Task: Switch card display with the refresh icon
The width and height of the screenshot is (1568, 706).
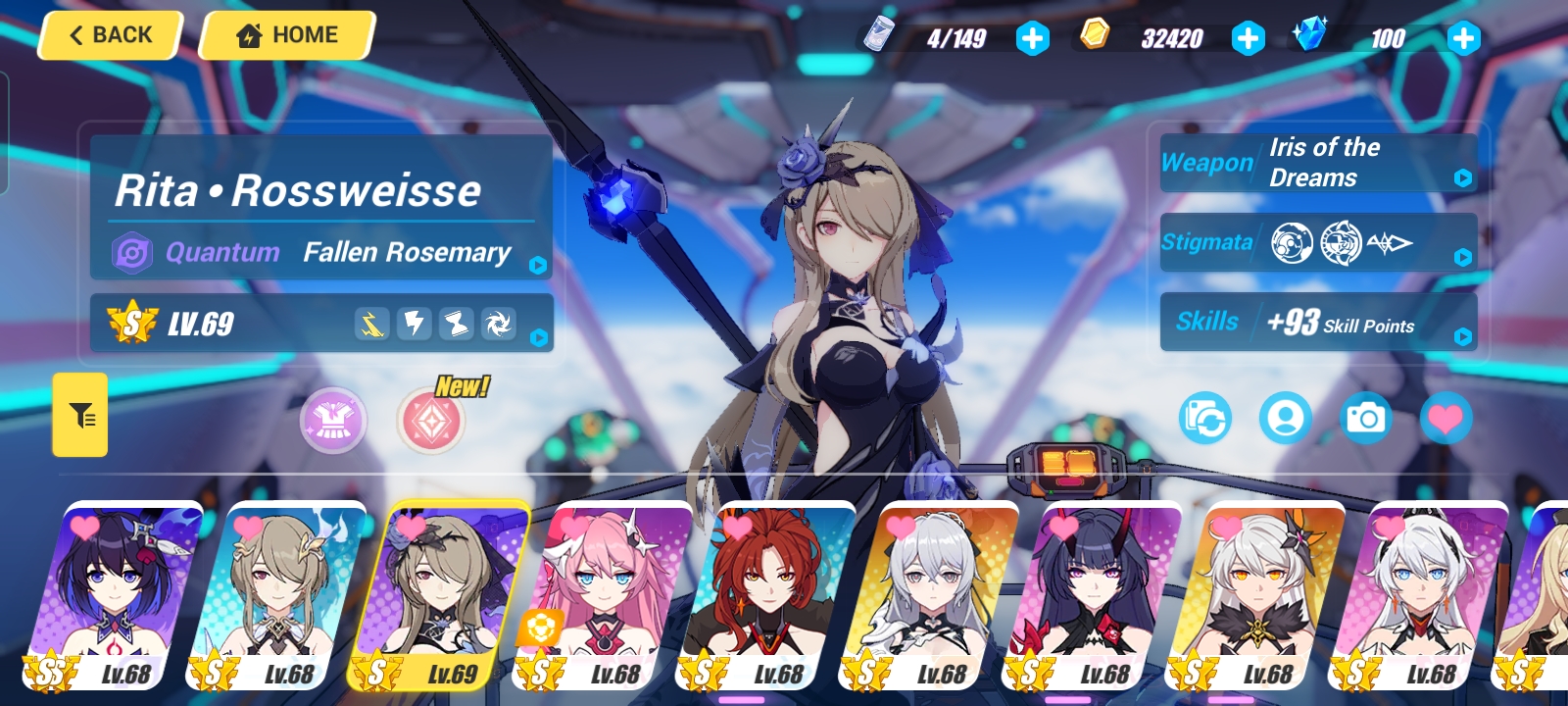Action: (x=1204, y=417)
